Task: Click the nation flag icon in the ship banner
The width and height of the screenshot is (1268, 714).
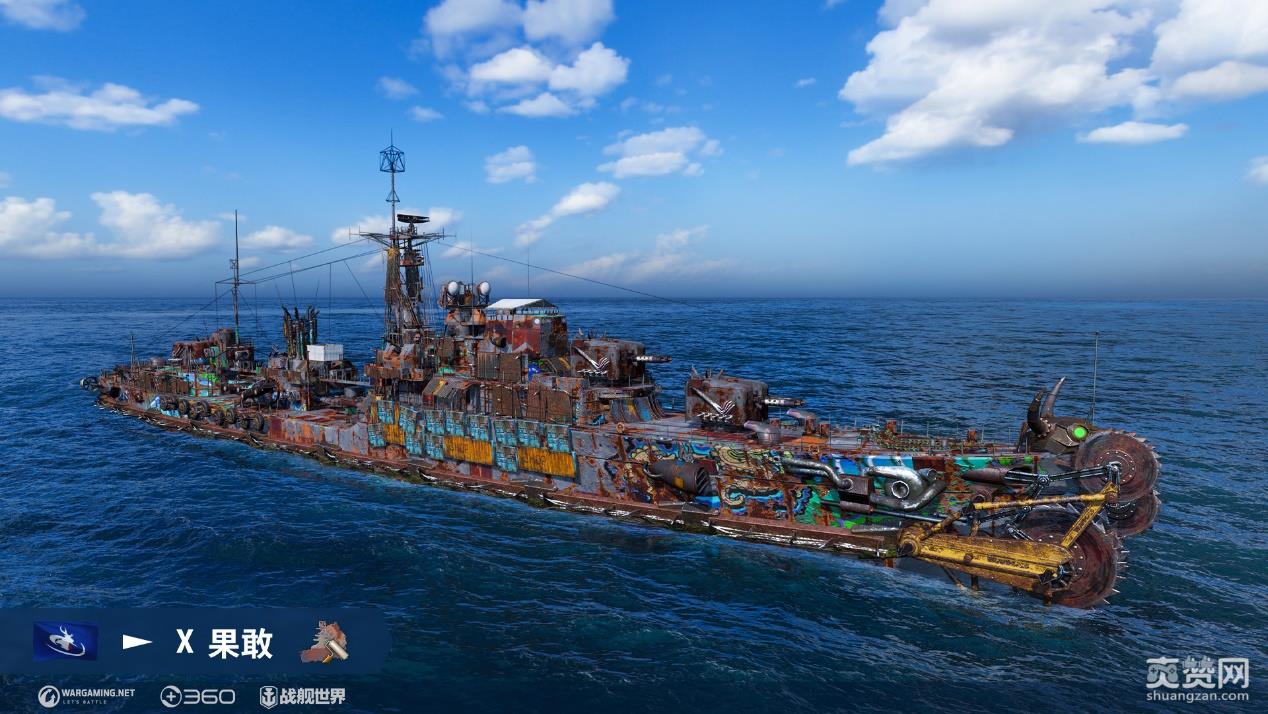Action: coord(65,641)
